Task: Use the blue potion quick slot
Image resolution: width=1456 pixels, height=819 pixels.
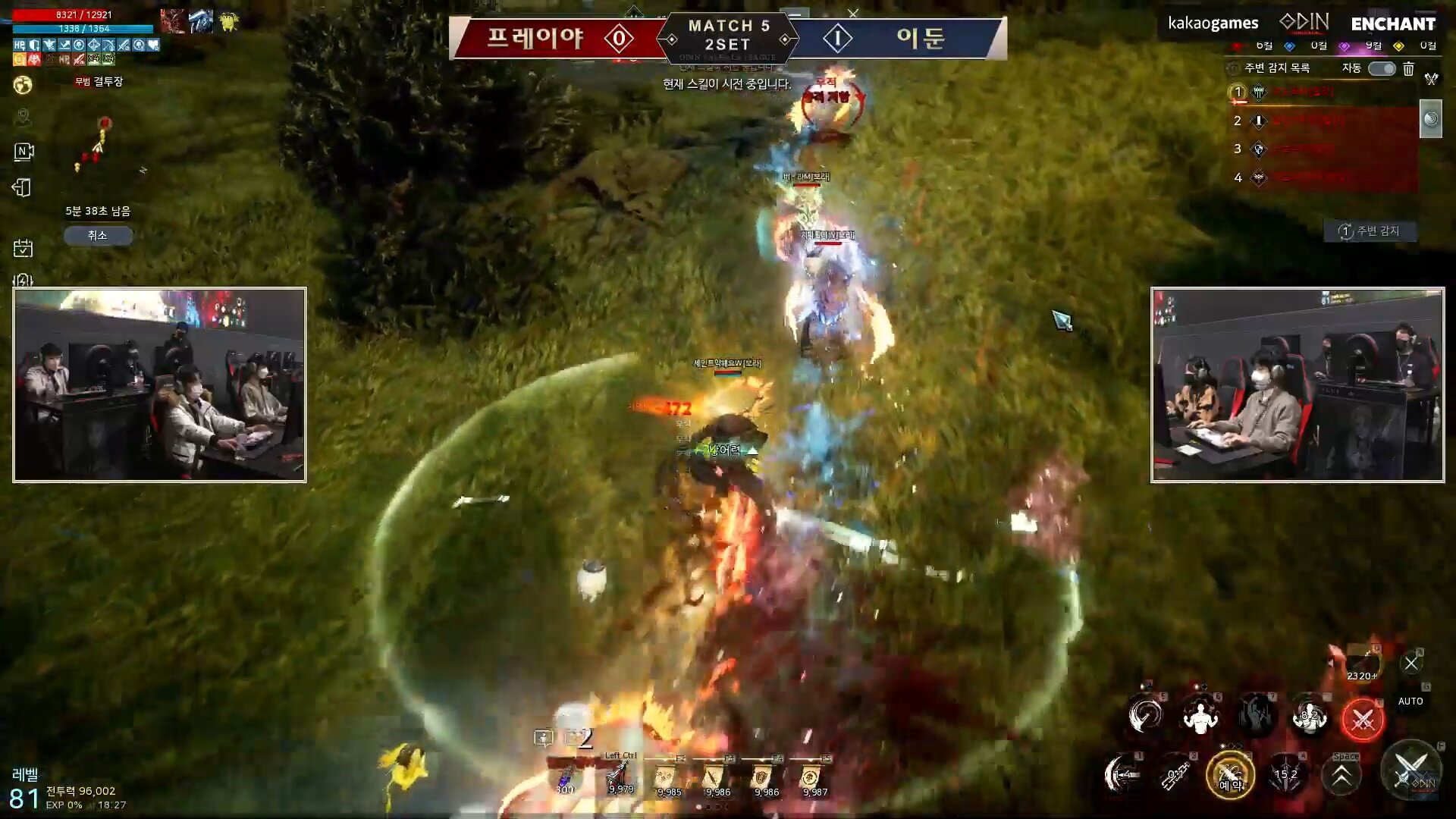Action: [566, 778]
